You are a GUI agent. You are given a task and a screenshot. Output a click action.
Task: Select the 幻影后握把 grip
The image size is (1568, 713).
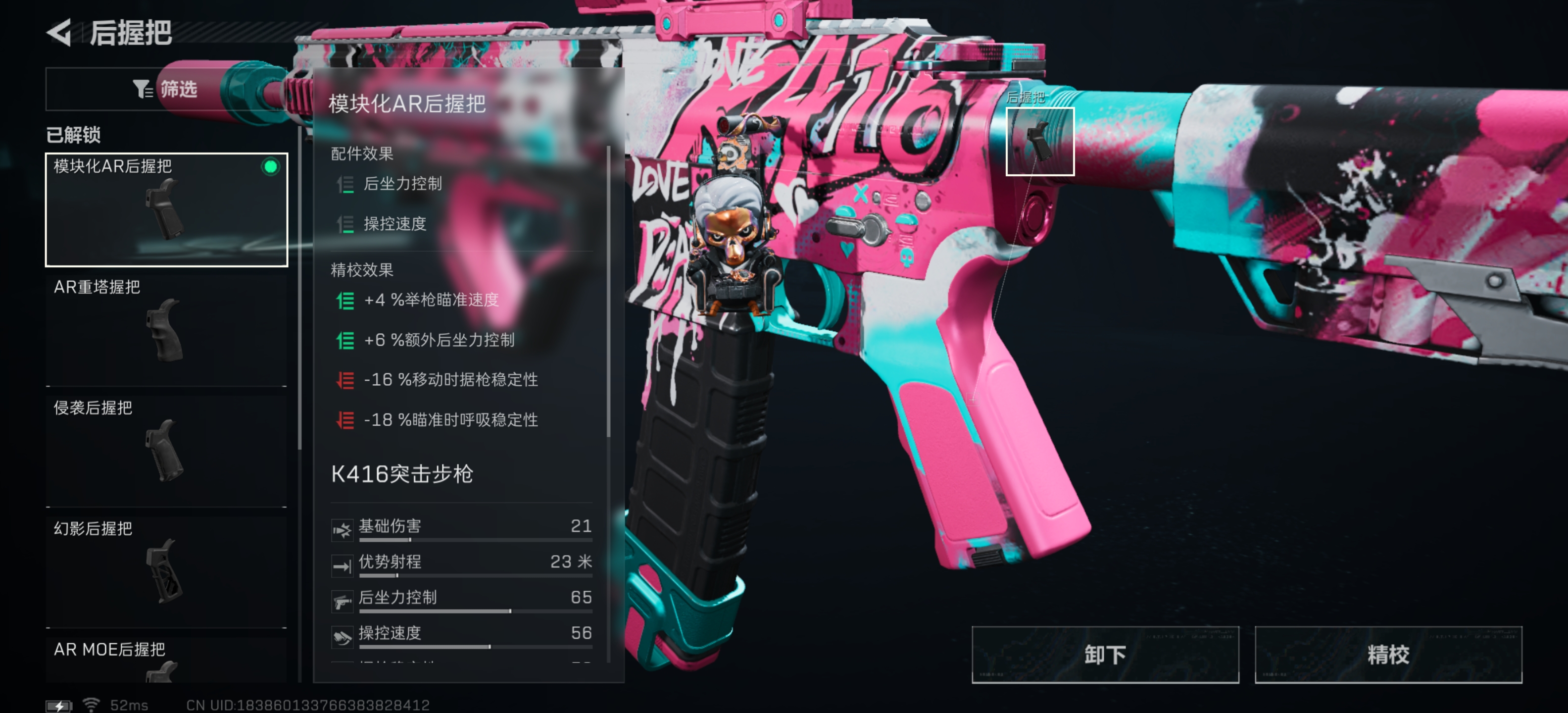tap(166, 571)
